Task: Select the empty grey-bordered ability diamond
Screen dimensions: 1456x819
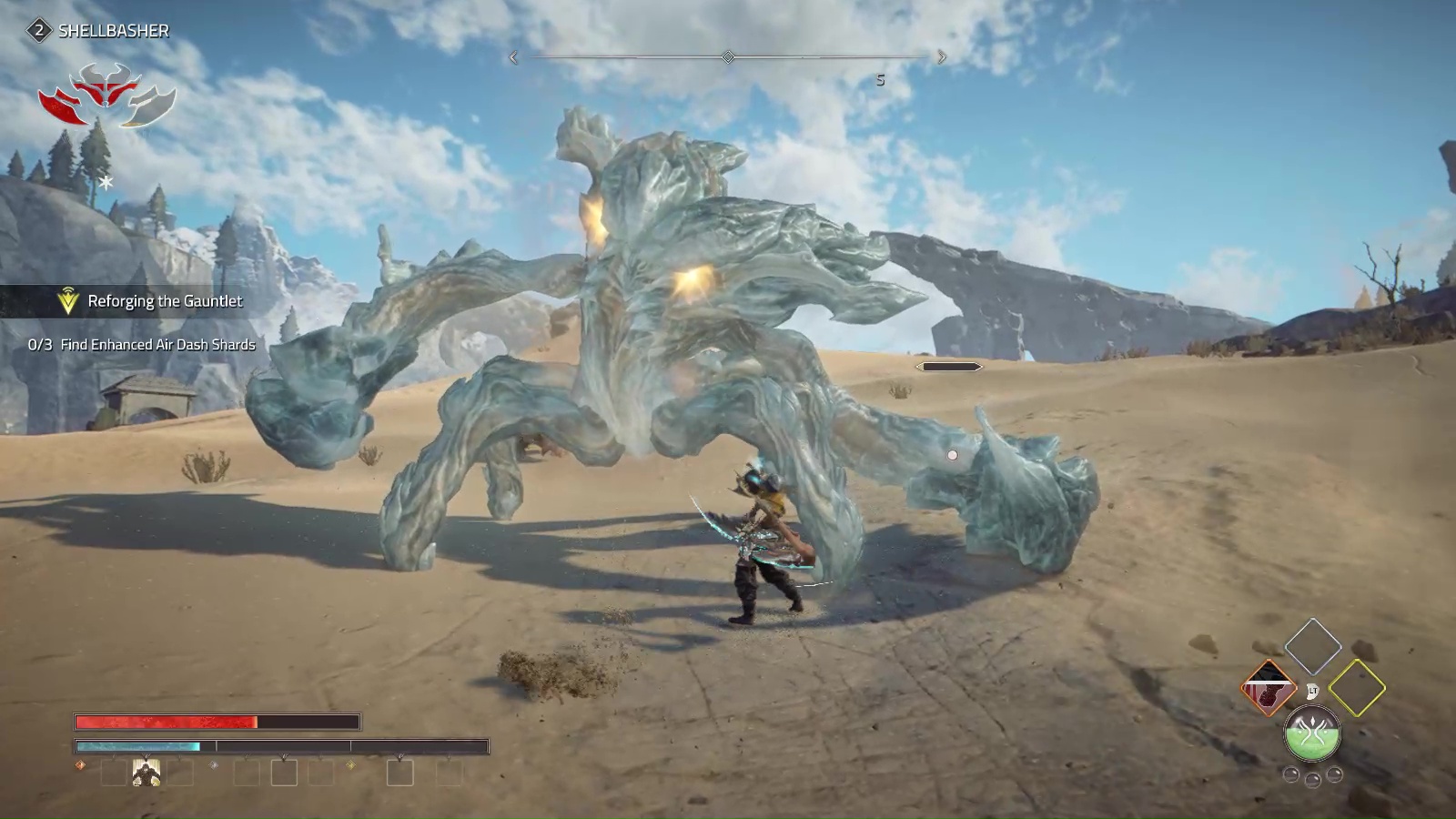Action: pyautogui.click(x=1312, y=646)
